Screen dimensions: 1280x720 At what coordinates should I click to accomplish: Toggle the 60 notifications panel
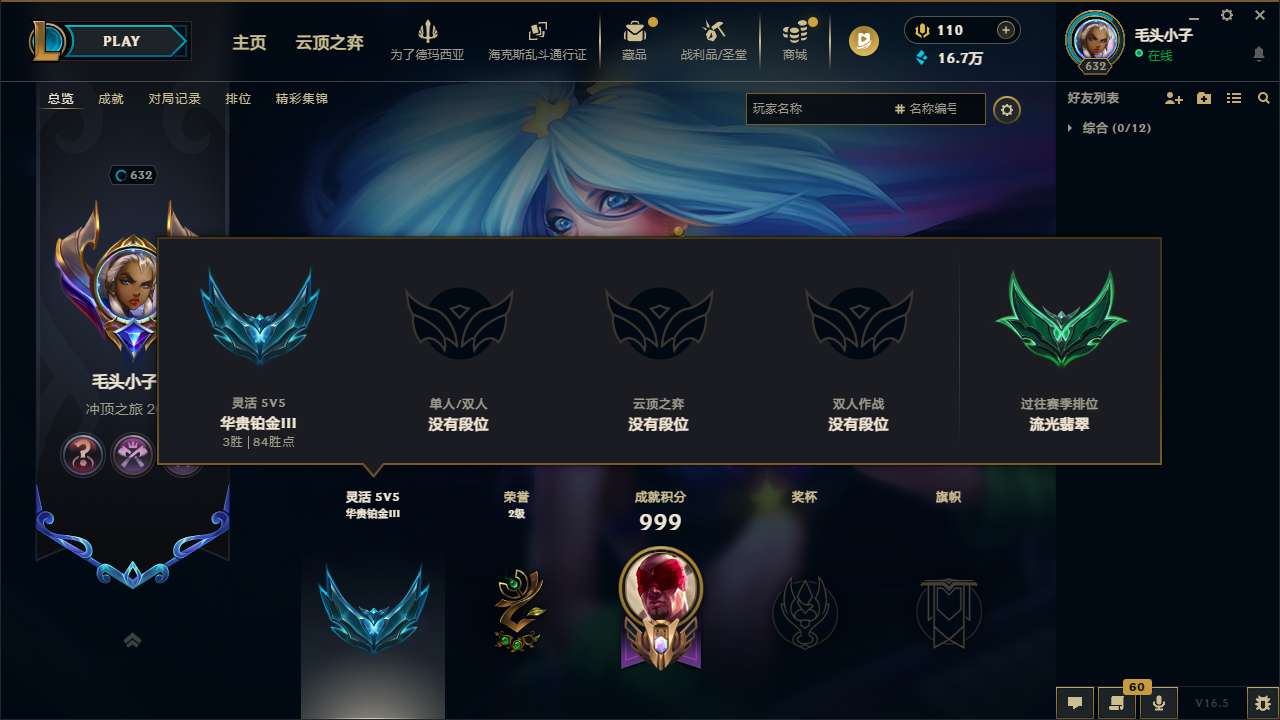click(x=1117, y=703)
